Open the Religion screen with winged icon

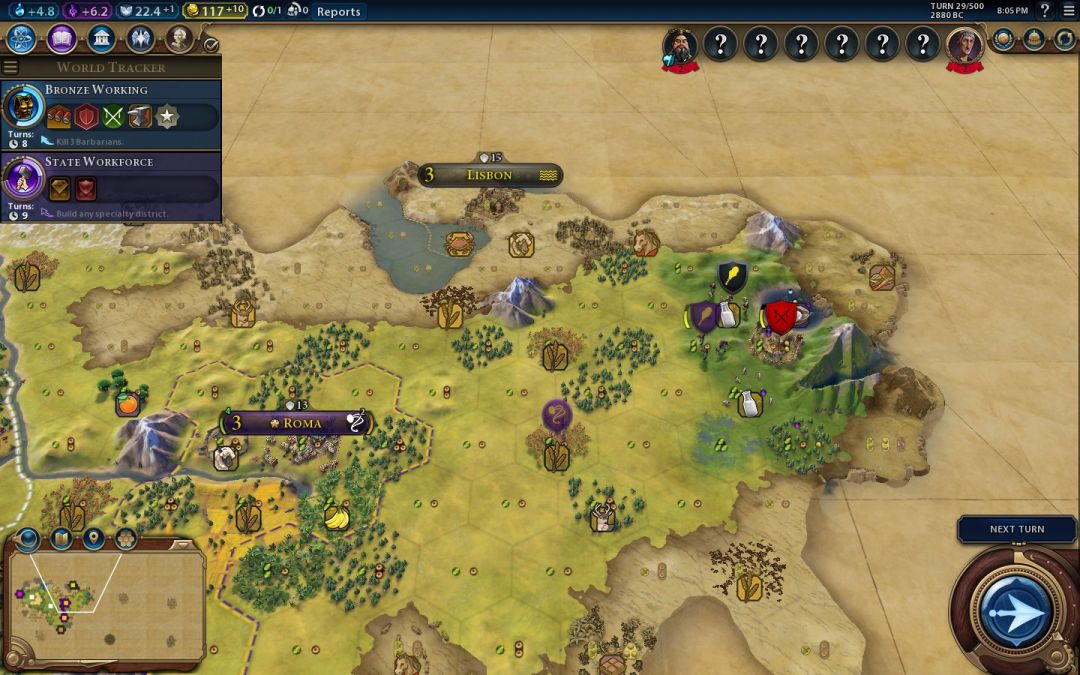(x=140, y=39)
